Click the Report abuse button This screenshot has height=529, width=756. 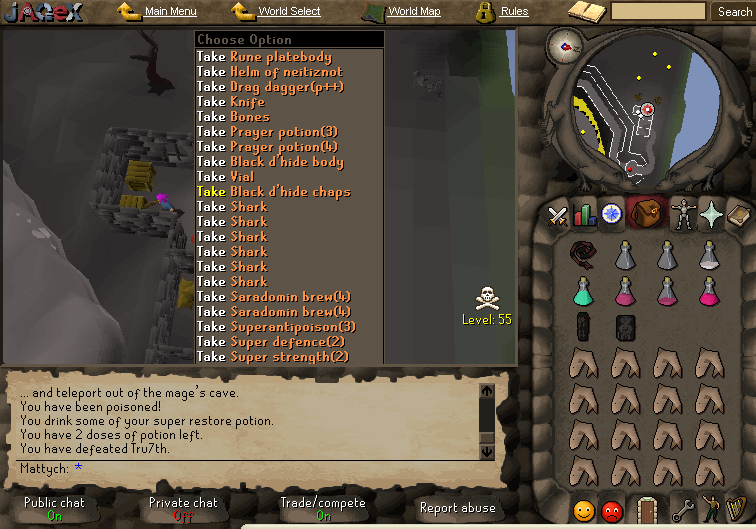(457, 508)
